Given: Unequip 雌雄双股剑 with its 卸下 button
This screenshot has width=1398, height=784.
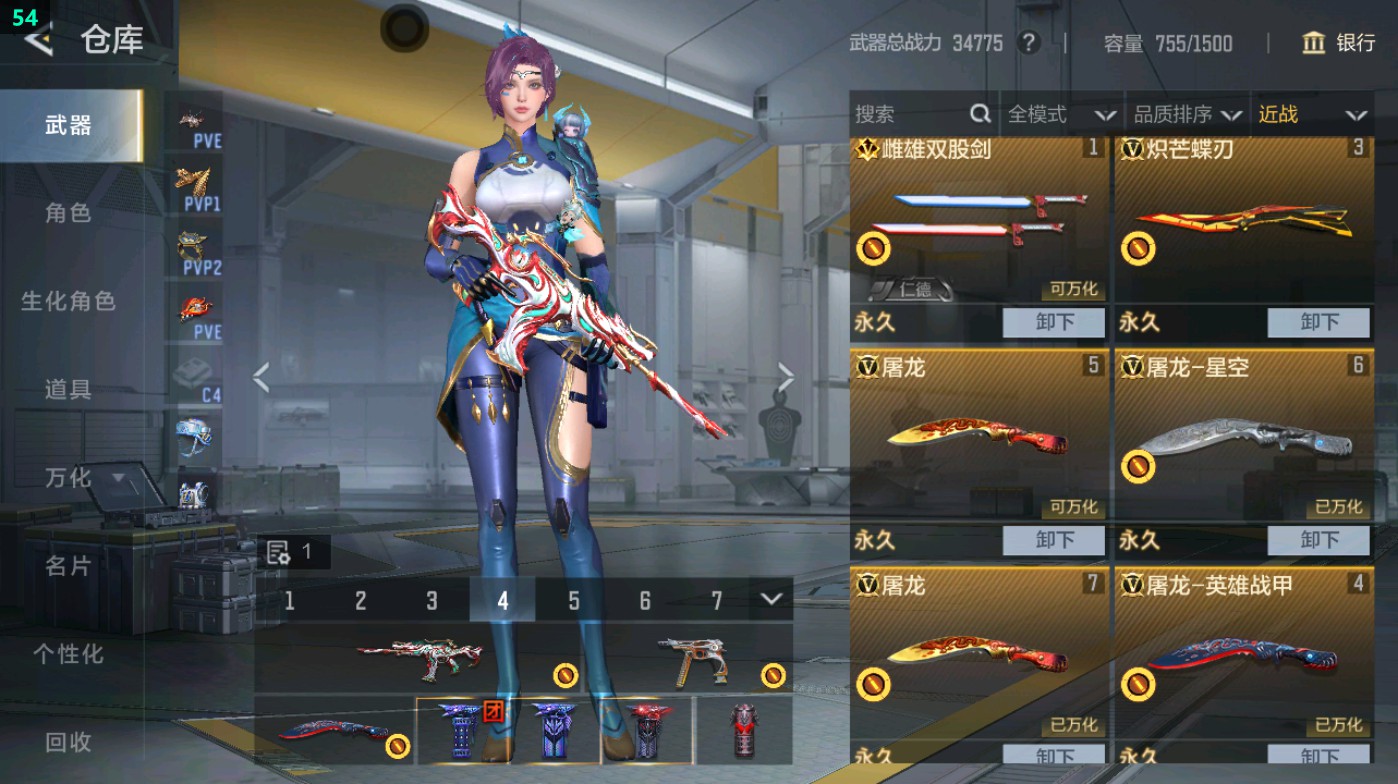Looking at the screenshot, I should [1053, 323].
